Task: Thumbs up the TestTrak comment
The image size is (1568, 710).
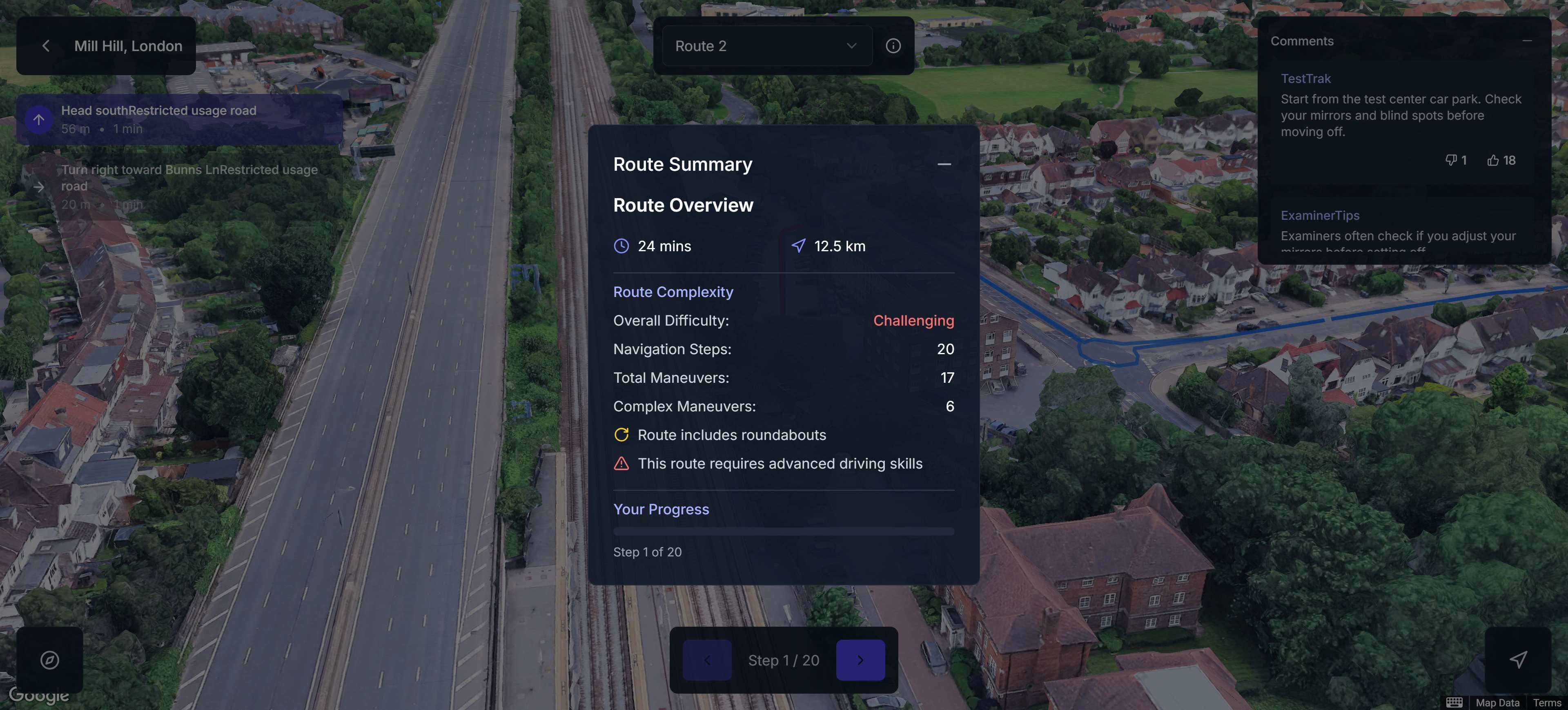Action: tap(1501, 160)
